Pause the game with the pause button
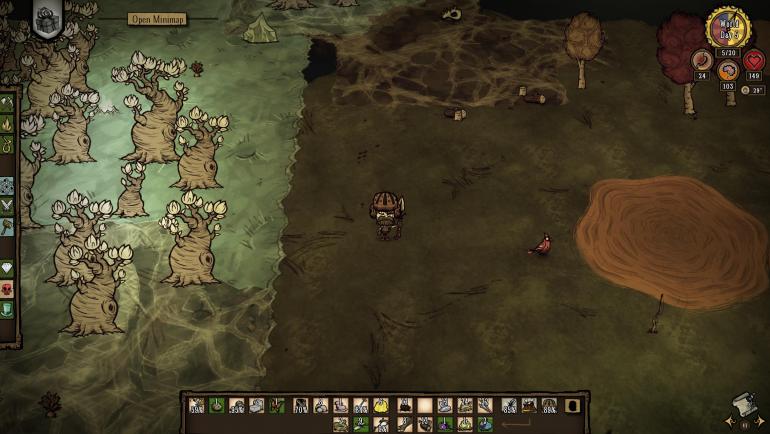 click(x=742, y=423)
